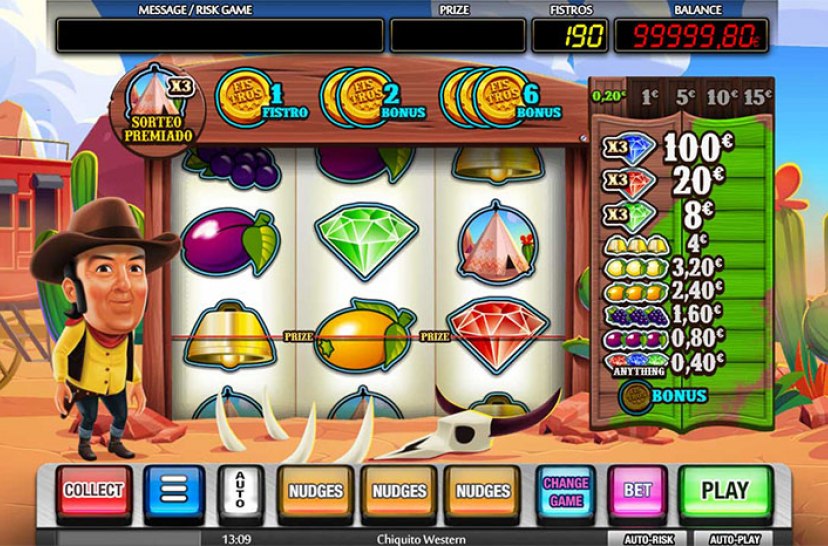Collect winnings with the red COLLECT button
This screenshot has height=546, width=828.
[93, 491]
